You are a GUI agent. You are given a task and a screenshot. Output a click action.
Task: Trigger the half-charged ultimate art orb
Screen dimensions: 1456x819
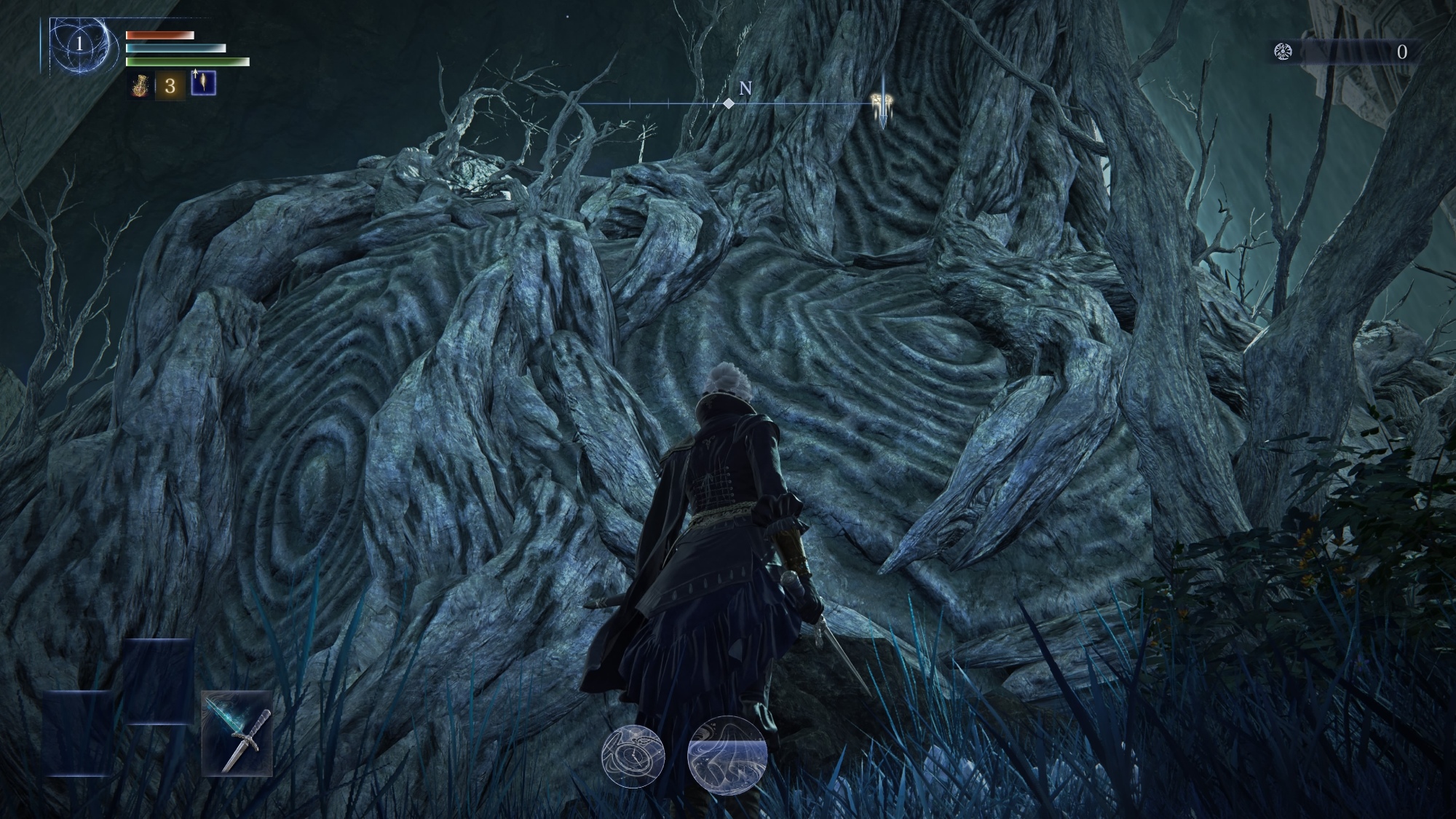(726, 756)
